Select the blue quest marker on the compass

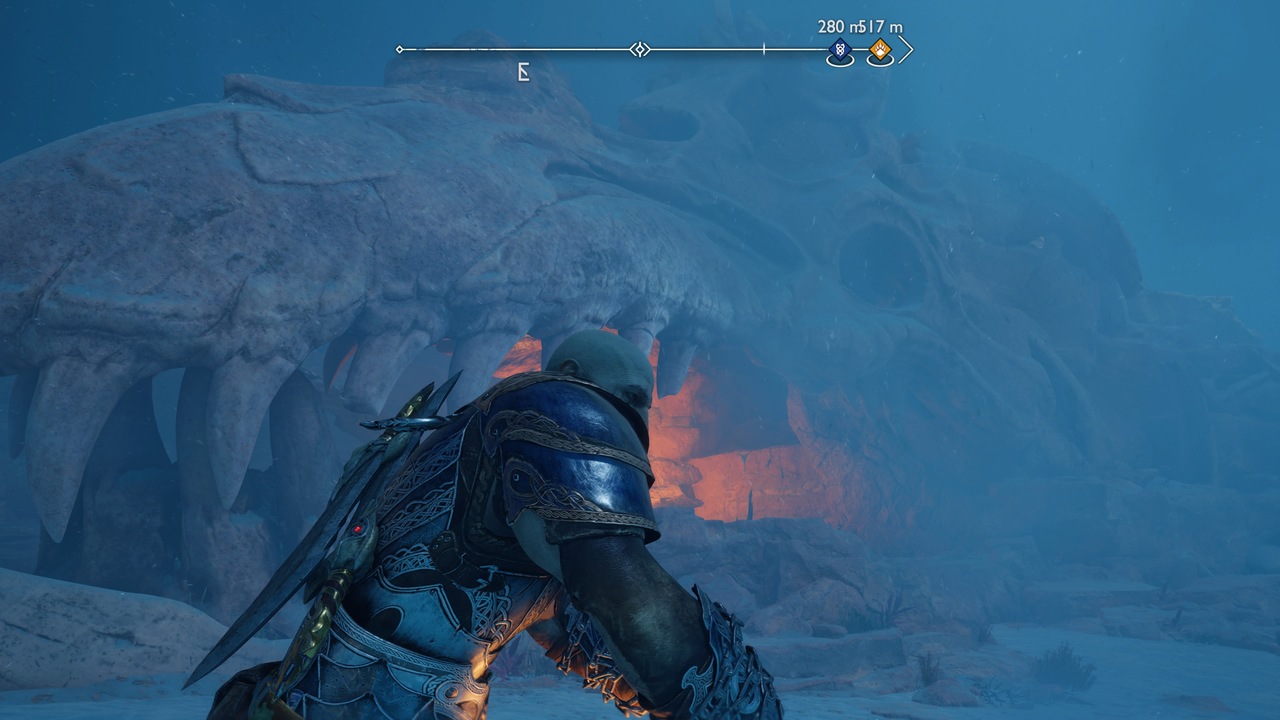[840, 49]
